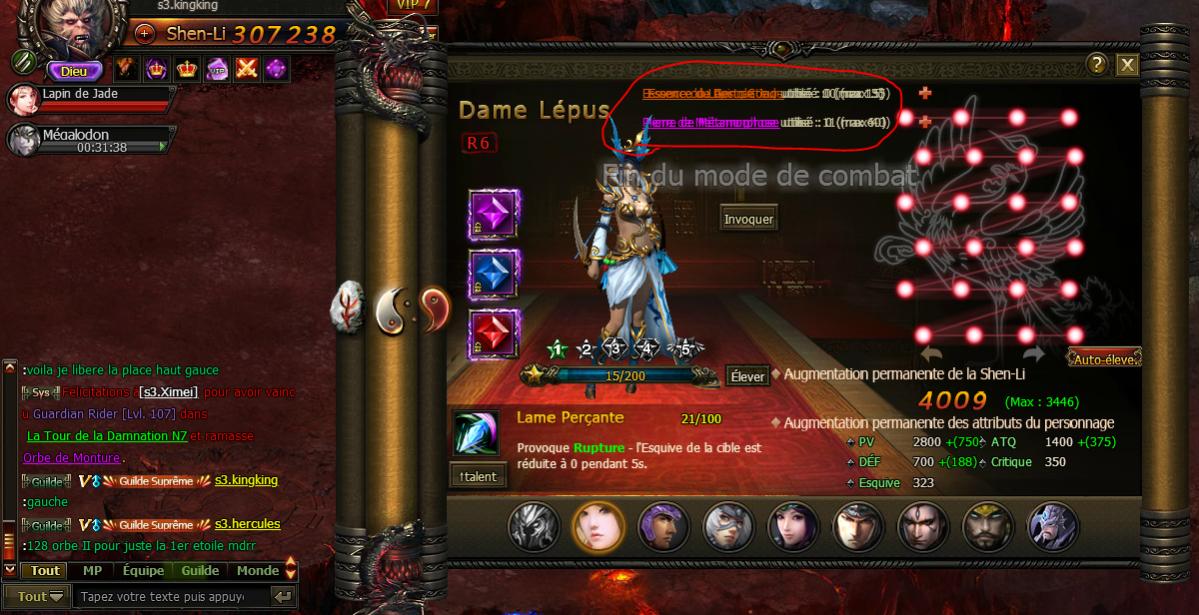The height and width of the screenshot is (615, 1199).
Task: Activate the Auto-élever button
Action: 1104,358
